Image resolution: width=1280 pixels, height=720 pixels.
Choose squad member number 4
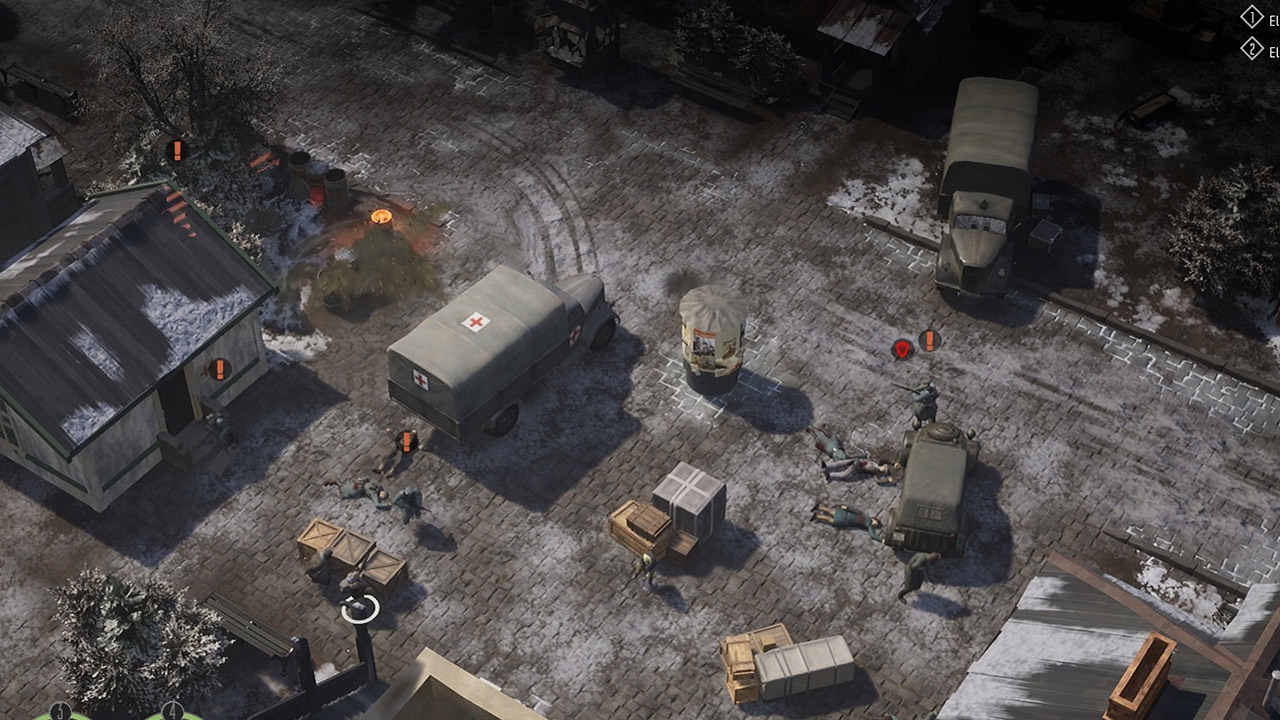[x=172, y=713]
